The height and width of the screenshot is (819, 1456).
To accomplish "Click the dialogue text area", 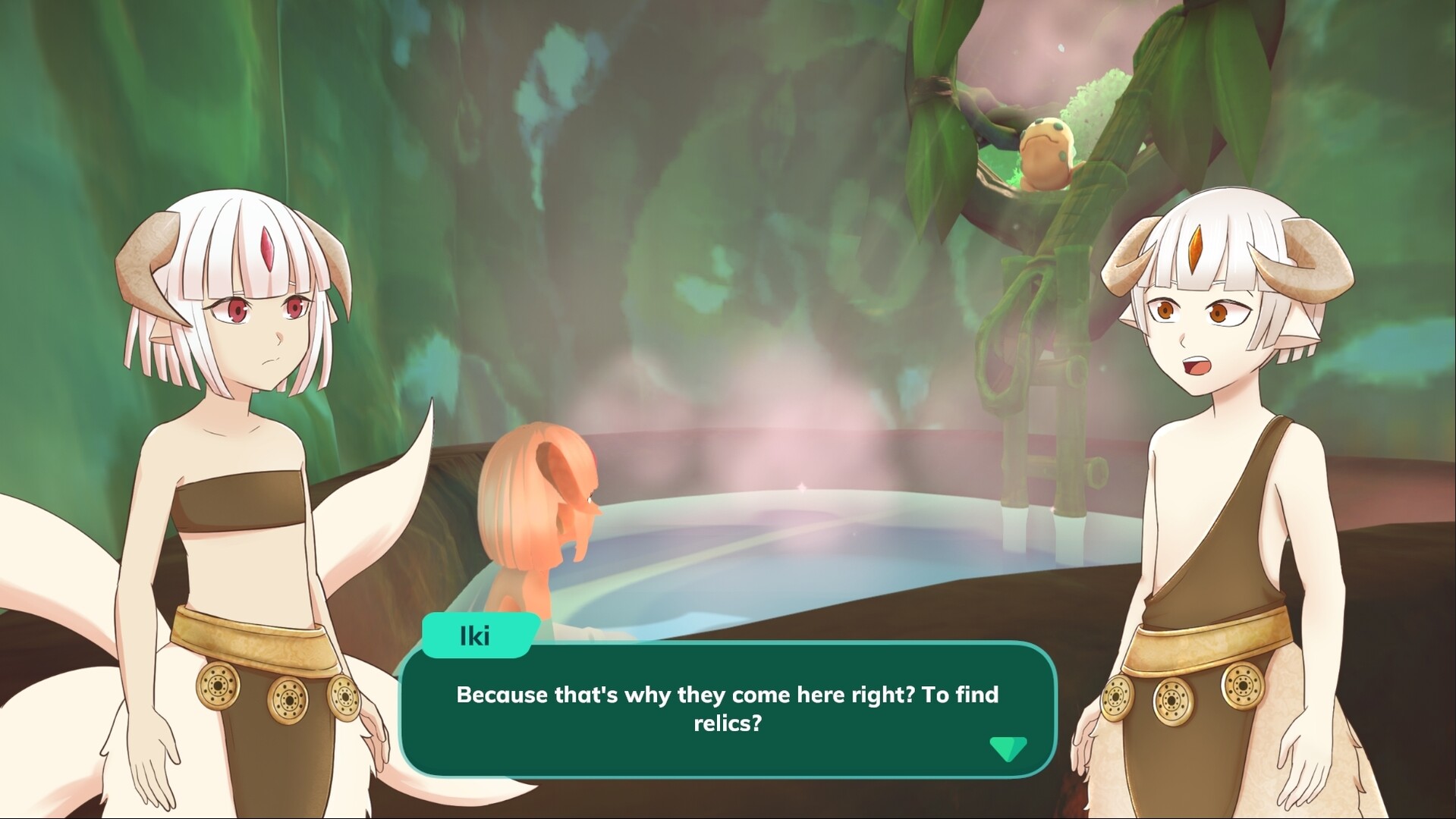I will click(x=727, y=709).
